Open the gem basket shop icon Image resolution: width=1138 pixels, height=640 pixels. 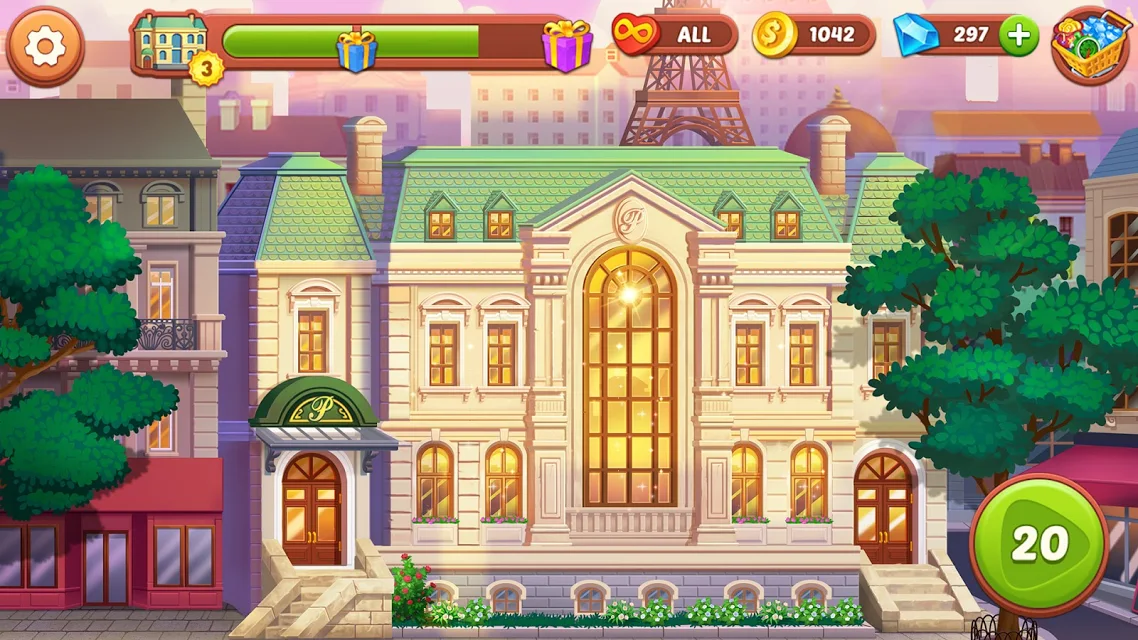tap(1090, 45)
